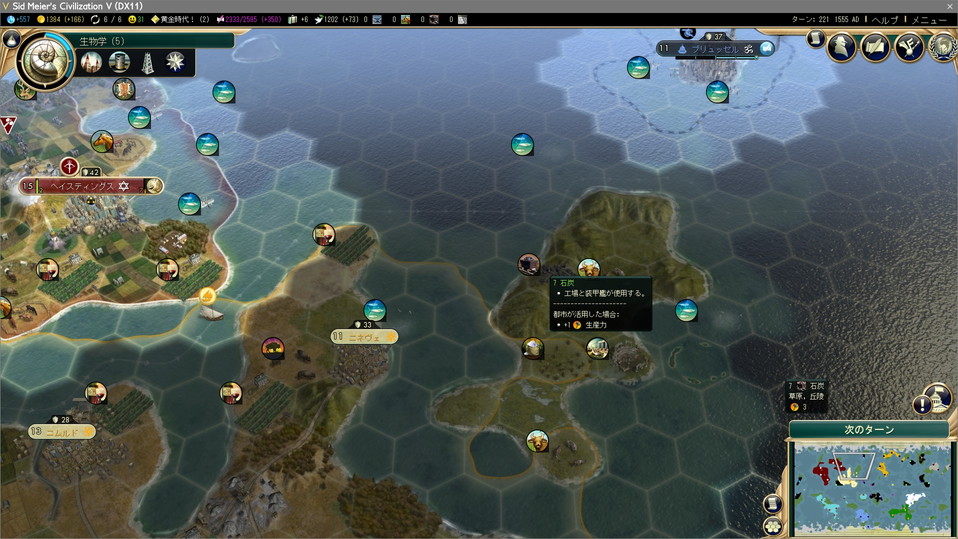
Task: Click the gold treasury readout in top bar
Action: [58, 20]
